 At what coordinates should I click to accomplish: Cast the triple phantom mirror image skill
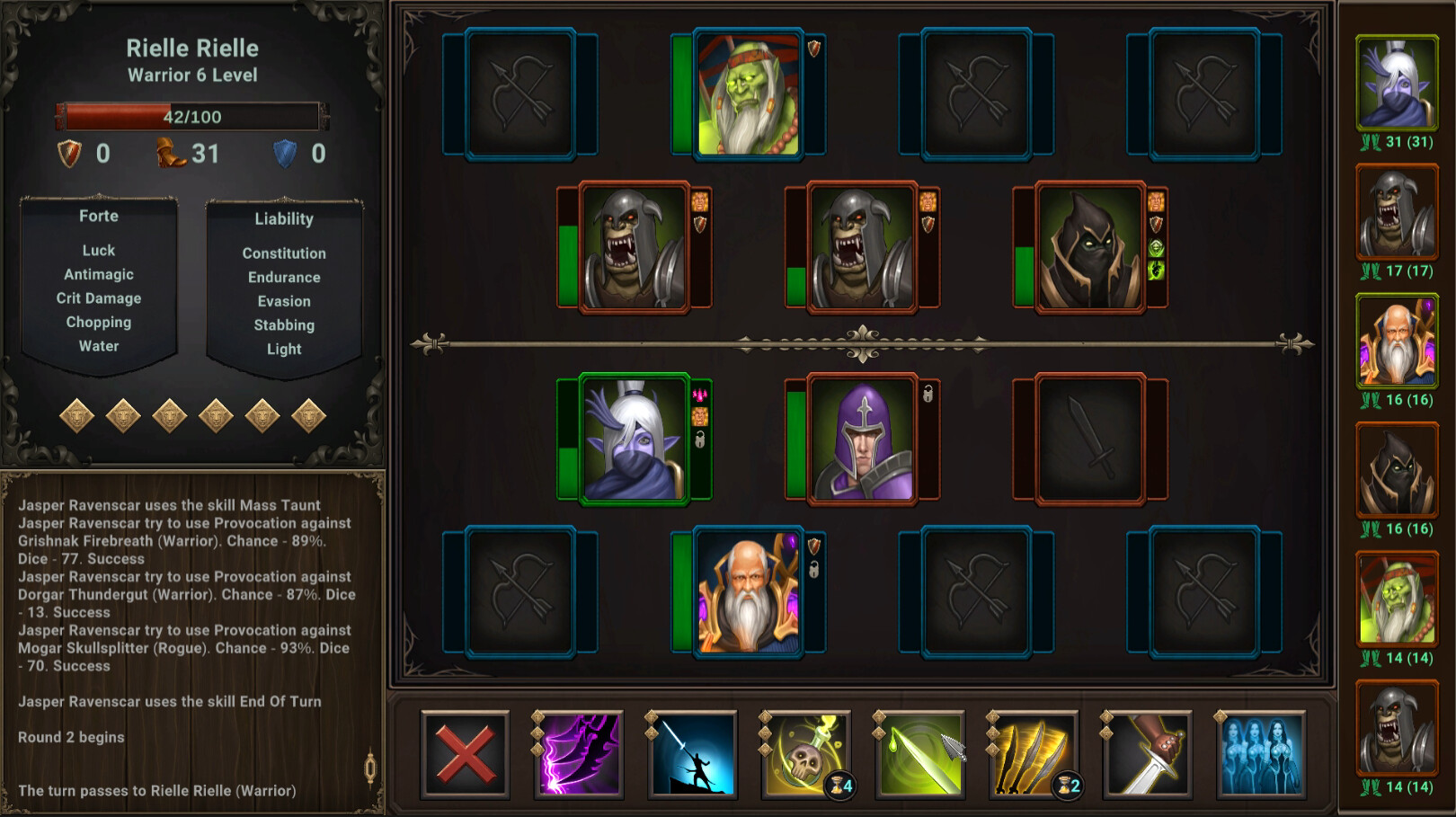click(1262, 753)
